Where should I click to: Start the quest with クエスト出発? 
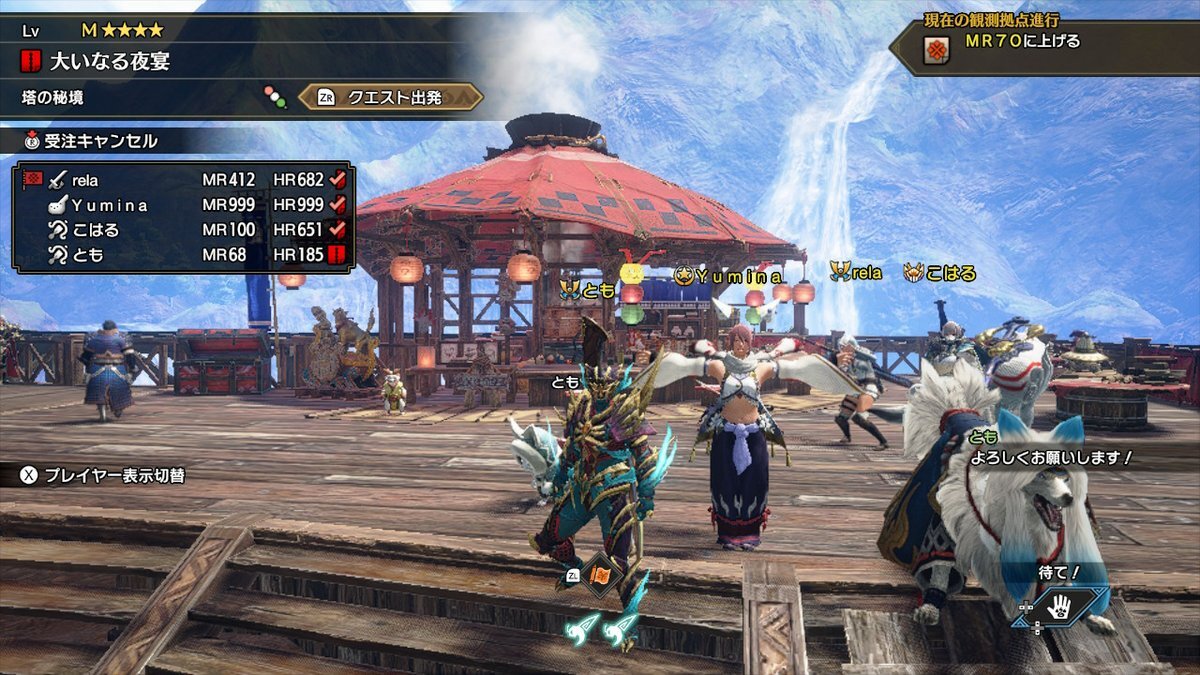(391, 97)
